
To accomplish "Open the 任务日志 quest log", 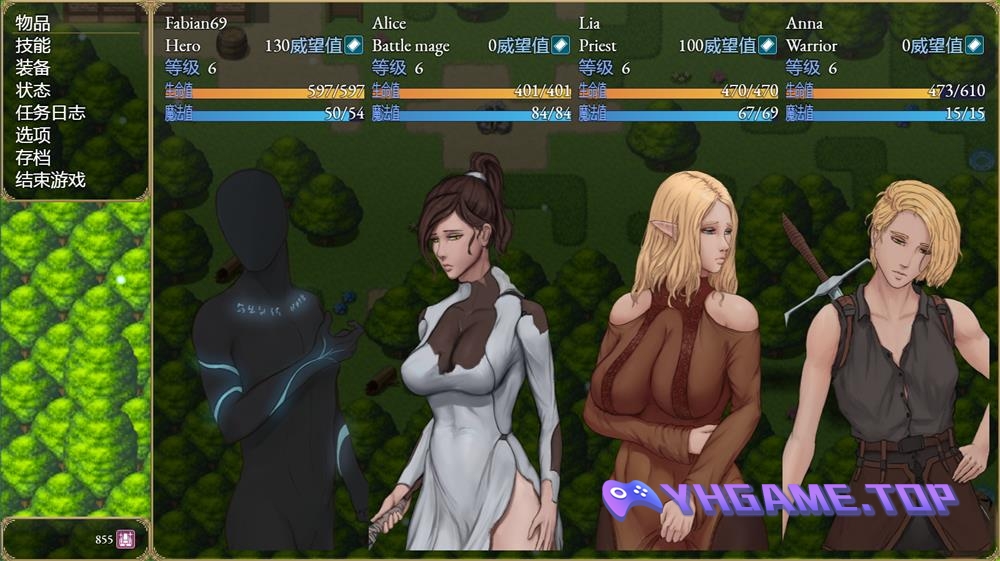I will coord(50,113).
